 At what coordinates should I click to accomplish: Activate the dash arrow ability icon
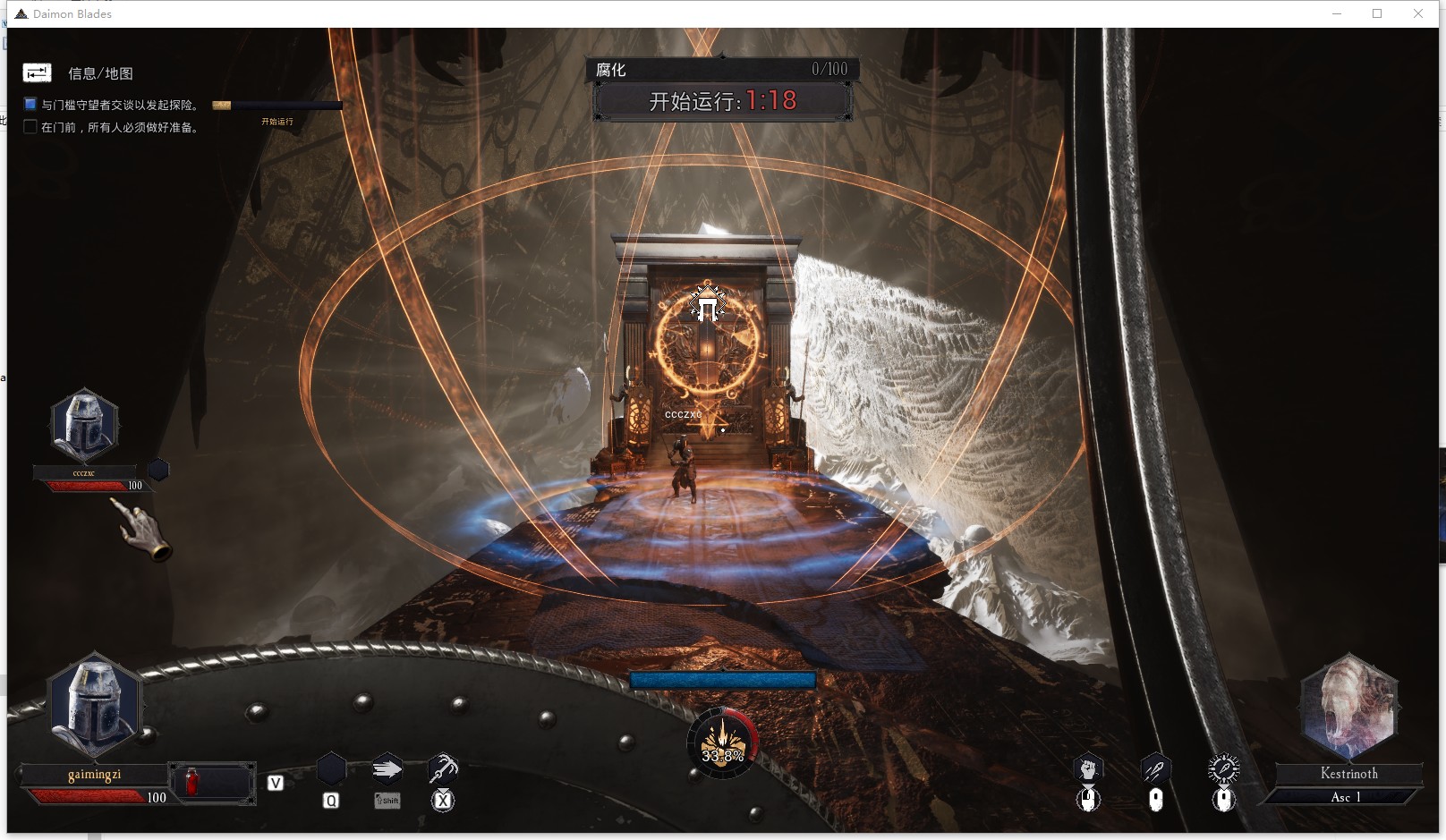coord(387,769)
